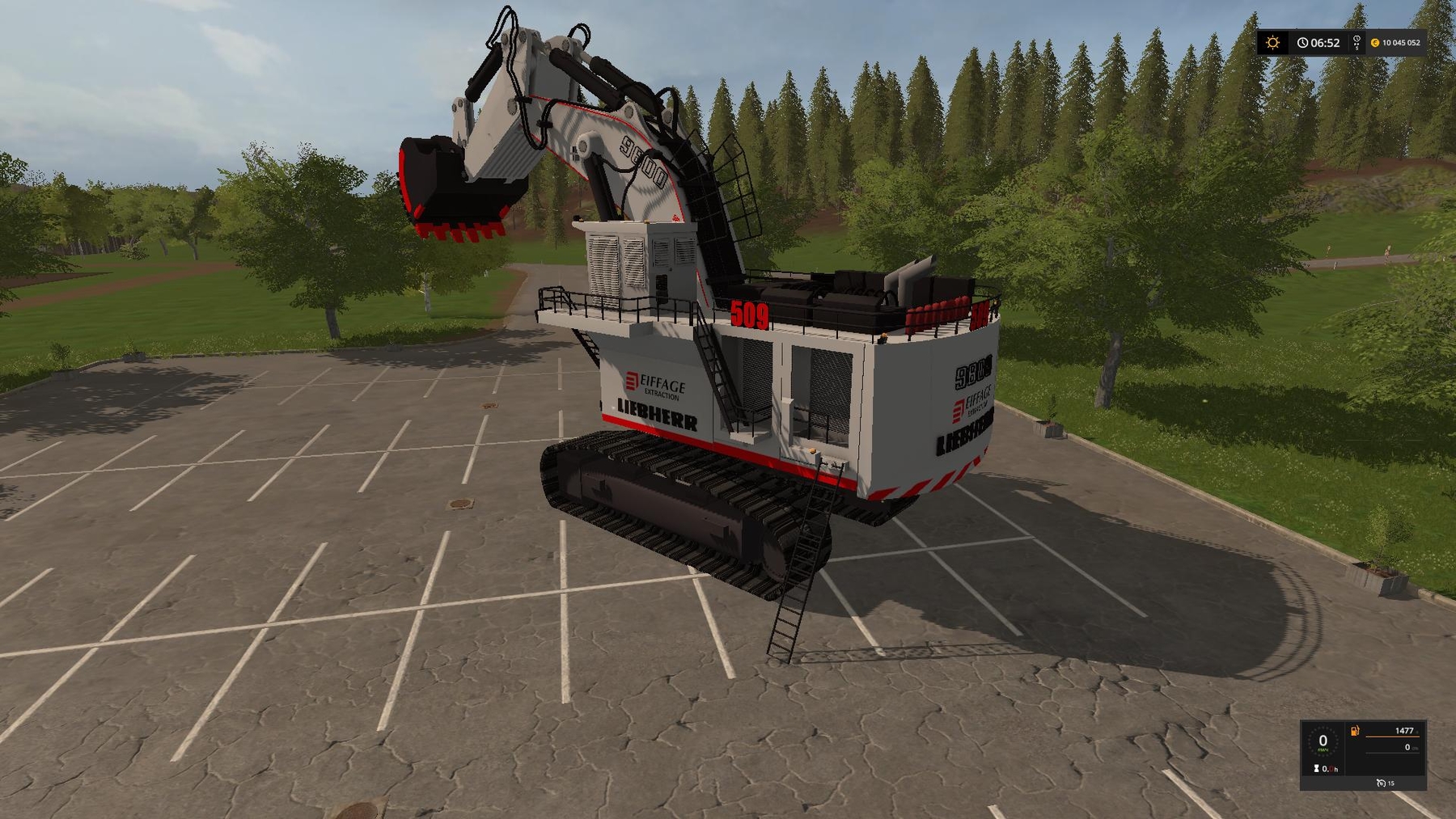This screenshot has height=819, width=1456.
Task: Click the time acceleration indicator
Action: coord(1357,43)
